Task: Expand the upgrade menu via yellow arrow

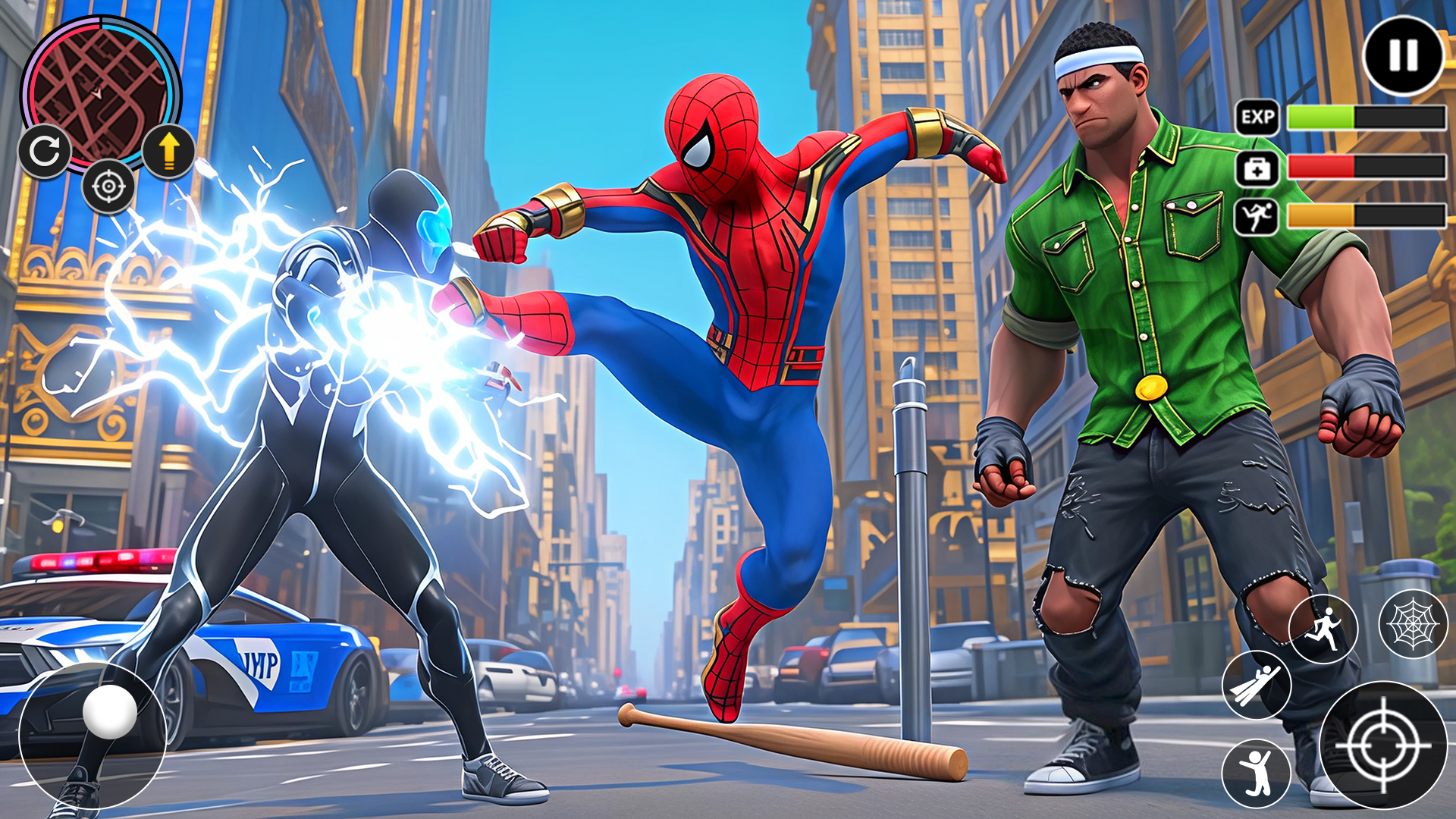Action: [x=170, y=152]
